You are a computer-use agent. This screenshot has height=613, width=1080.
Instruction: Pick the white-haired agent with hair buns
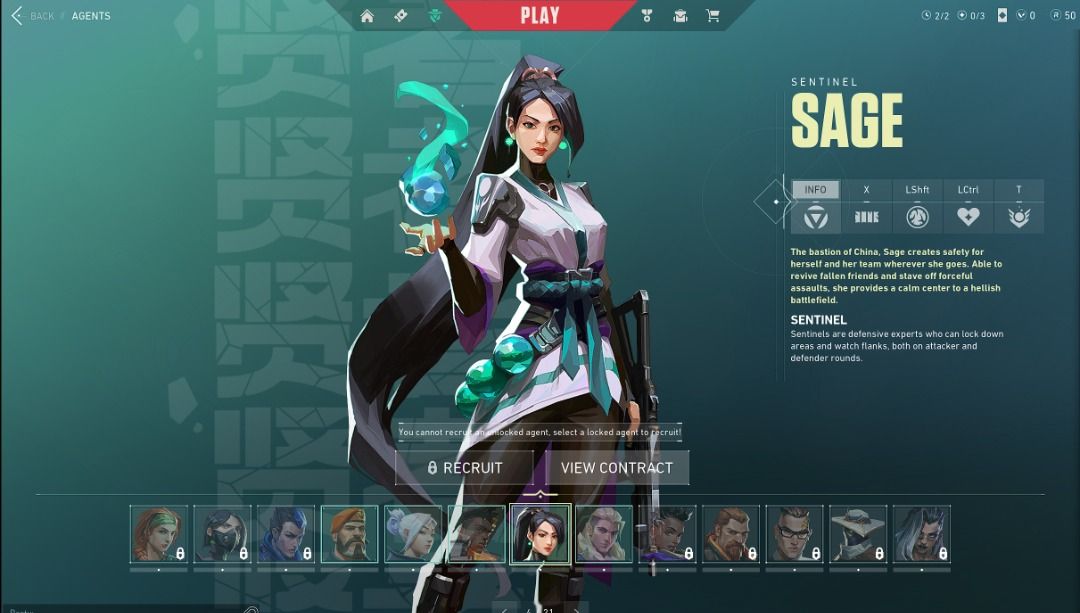click(x=413, y=534)
